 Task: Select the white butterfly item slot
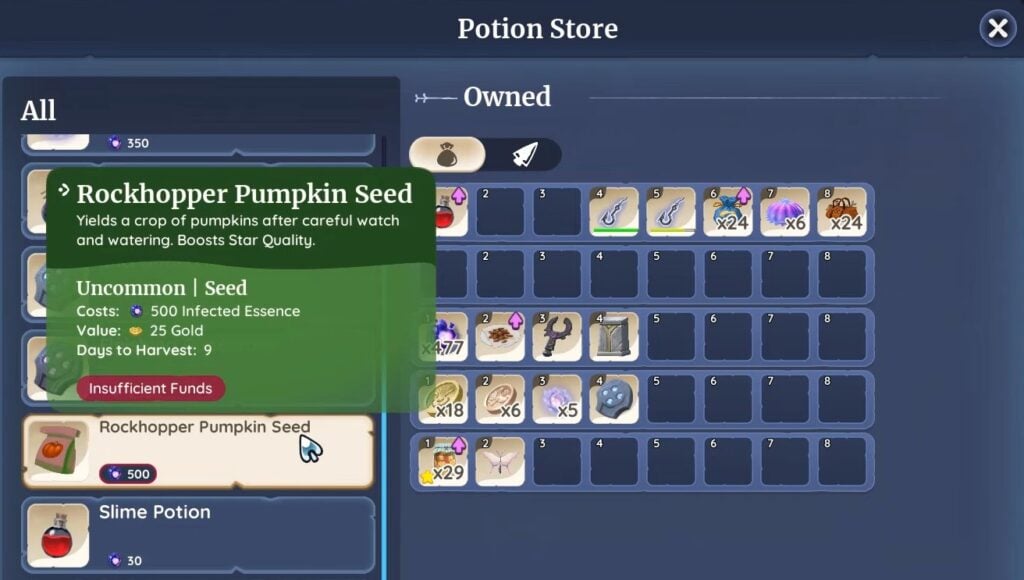coord(500,461)
